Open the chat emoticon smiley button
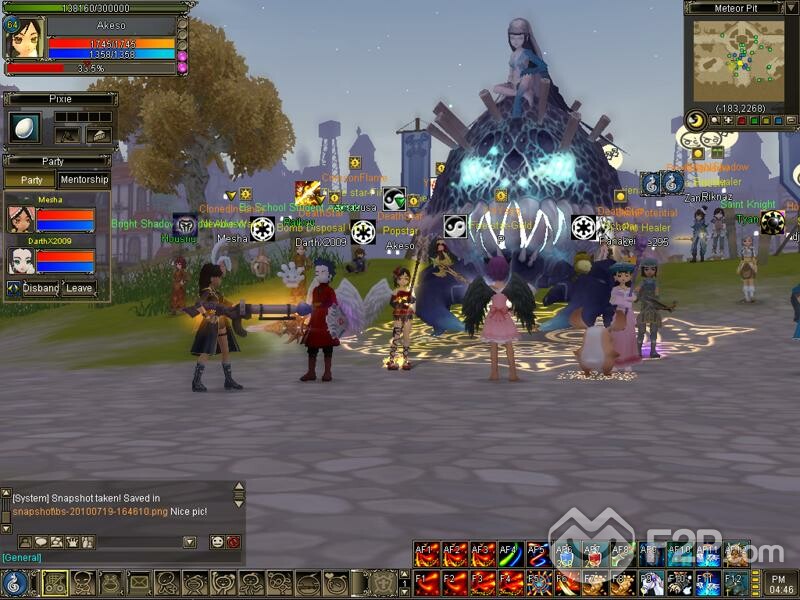This screenshot has width=800, height=600. (x=217, y=542)
